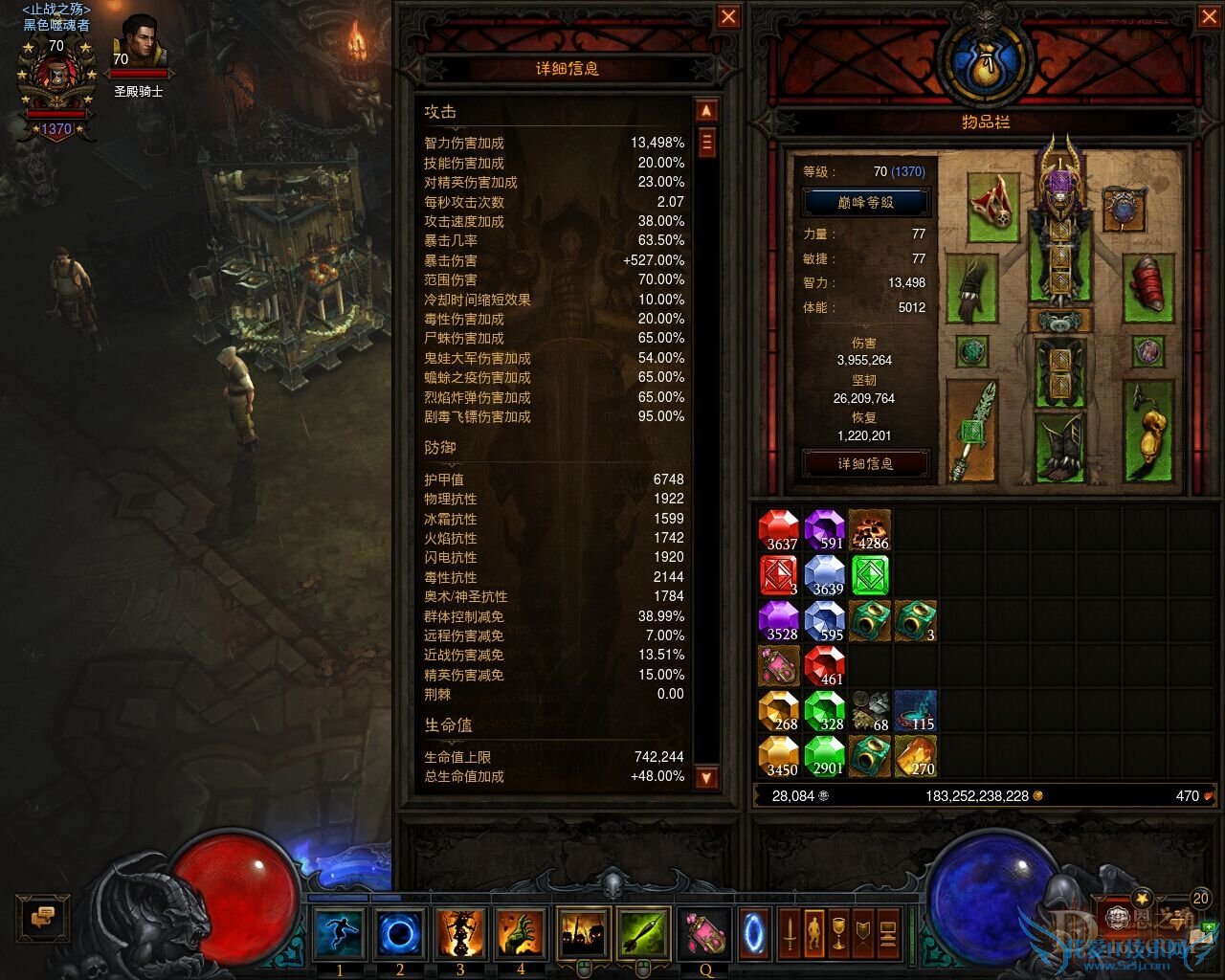
Task: Select the equipped horned helmet slot
Action: (x=1059, y=173)
